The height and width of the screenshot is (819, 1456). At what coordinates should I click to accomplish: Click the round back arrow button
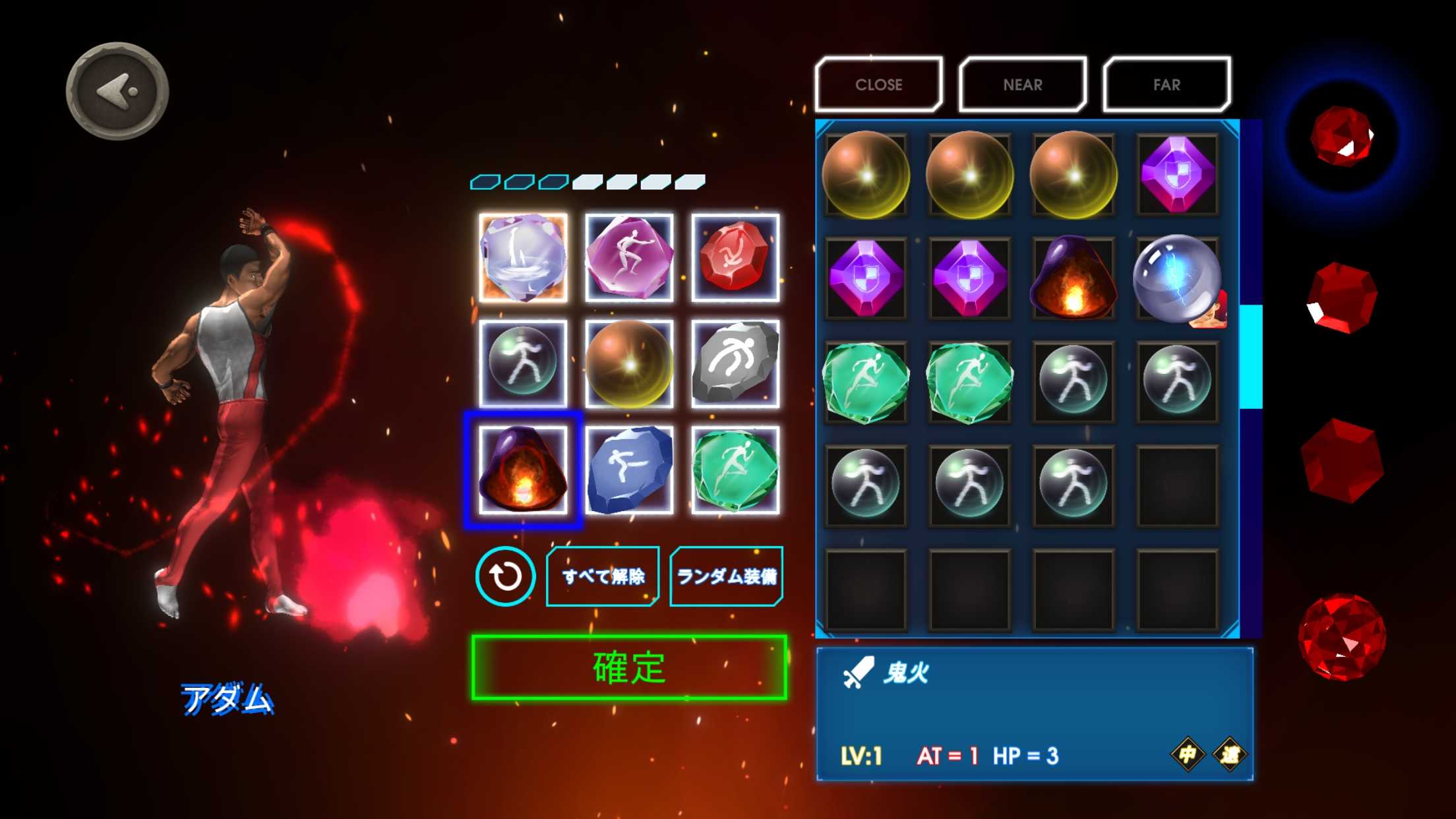click(x=117, y=91)
